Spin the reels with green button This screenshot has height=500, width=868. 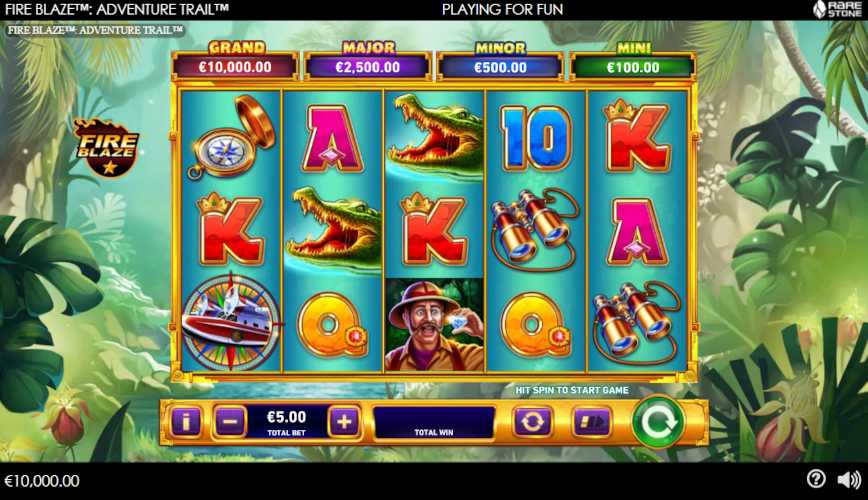(x=658, y=422)
